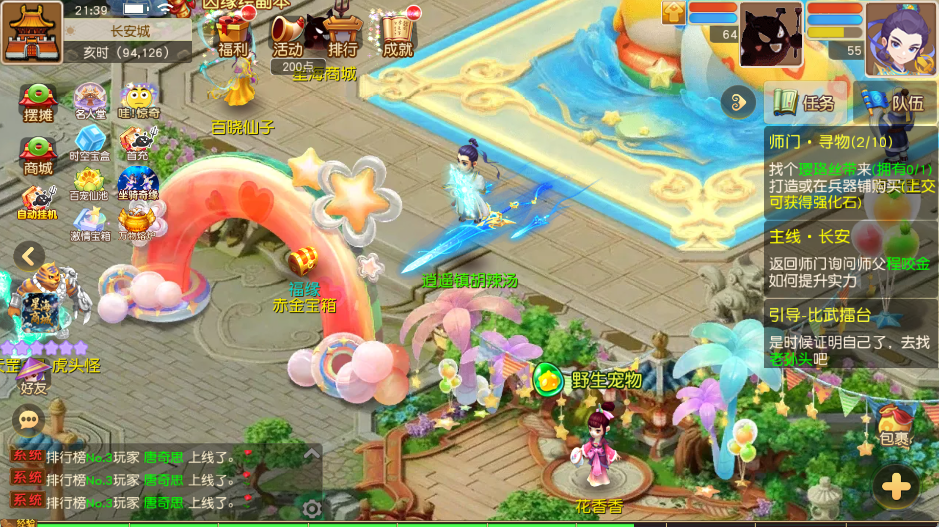The height and width of the screenshot is (527, 939).
Task: Open the 名人堂 hall of fame
Action: coord(90,101)
